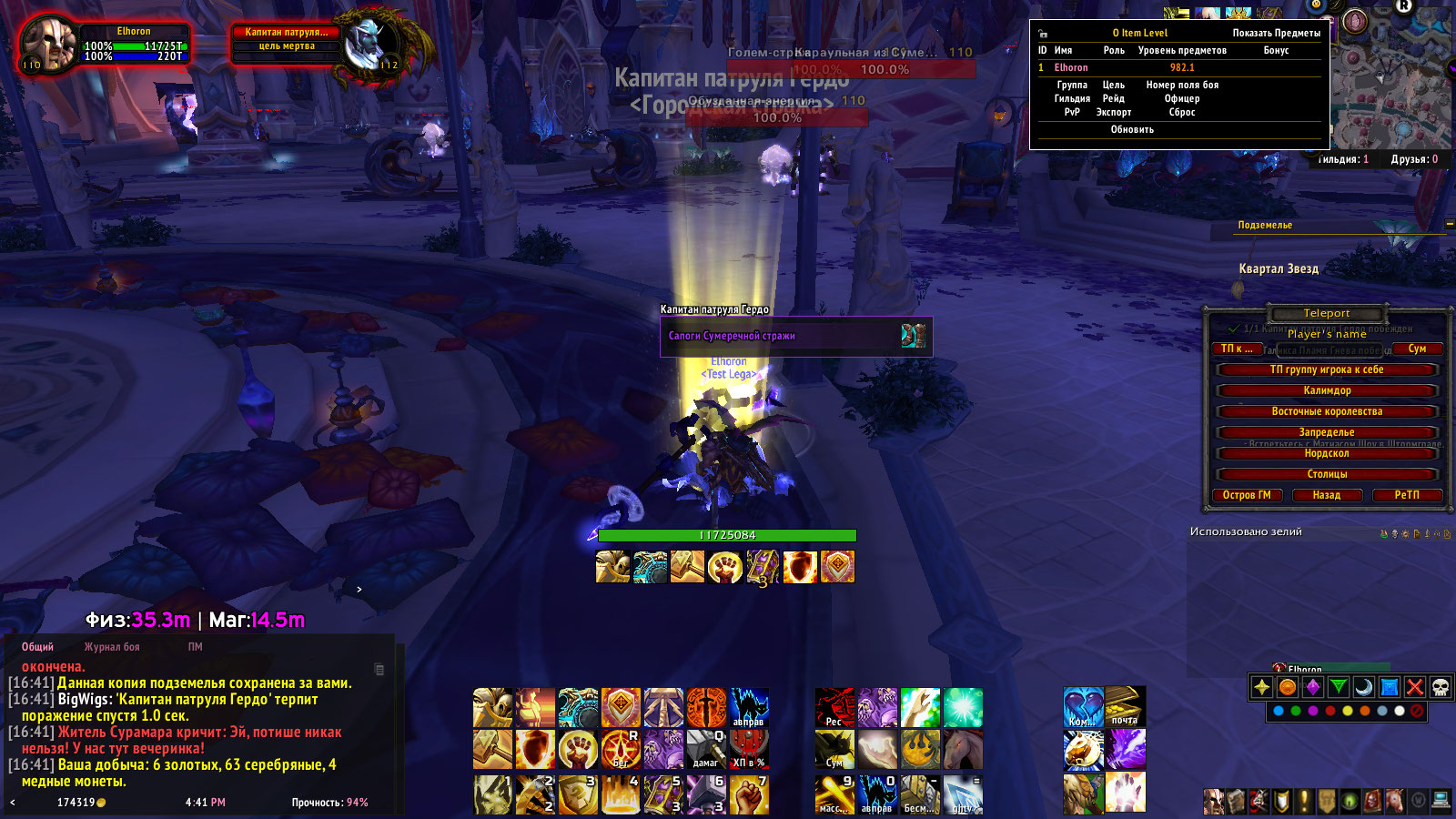Viewport: 1456px width, 819px height.
Task: Click the horse mount action button
Action: pyautogui.click(x=963, y=750)
